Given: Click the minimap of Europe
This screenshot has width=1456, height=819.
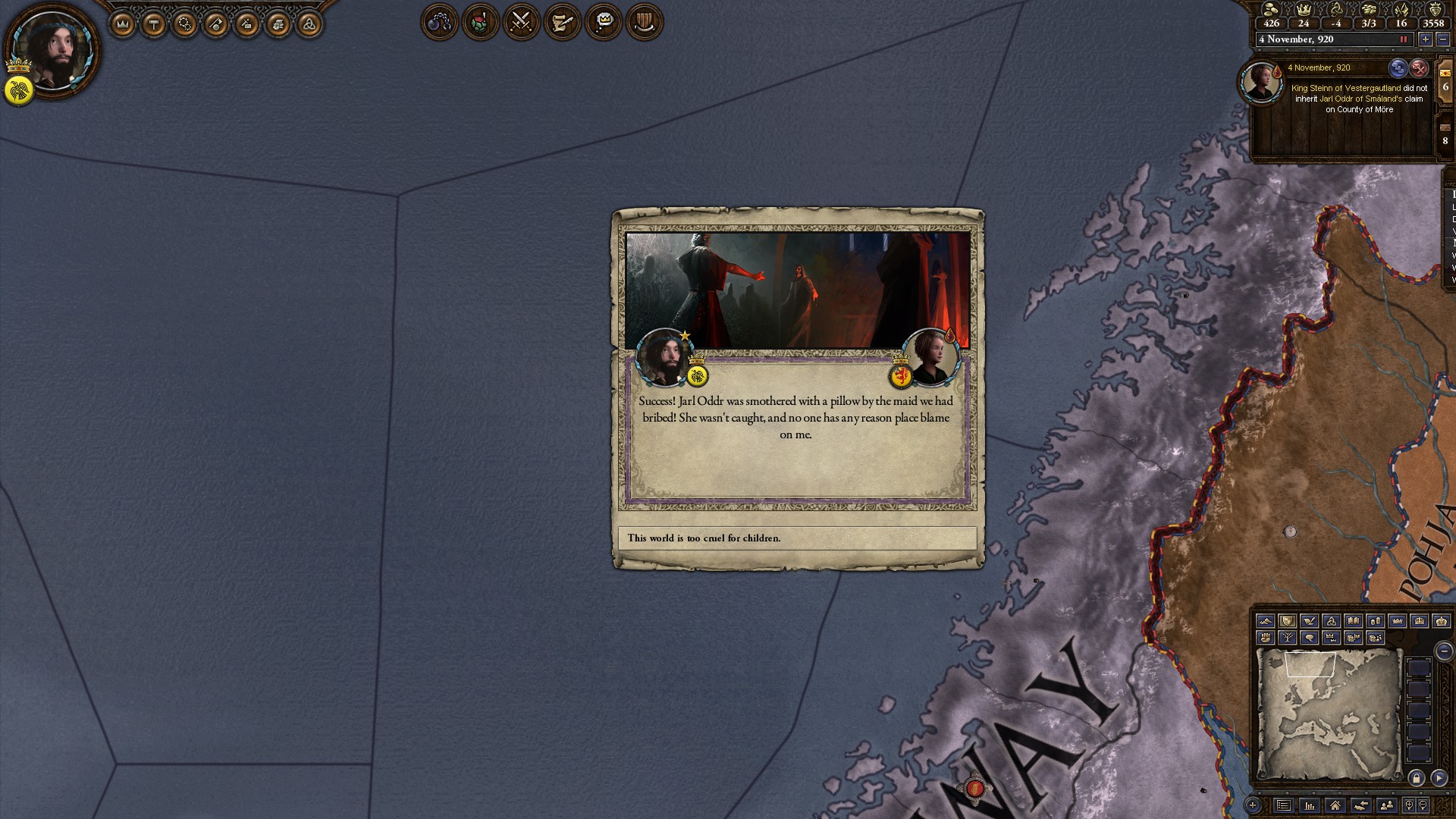Looking at the screenshot, I should (1329, 714).
